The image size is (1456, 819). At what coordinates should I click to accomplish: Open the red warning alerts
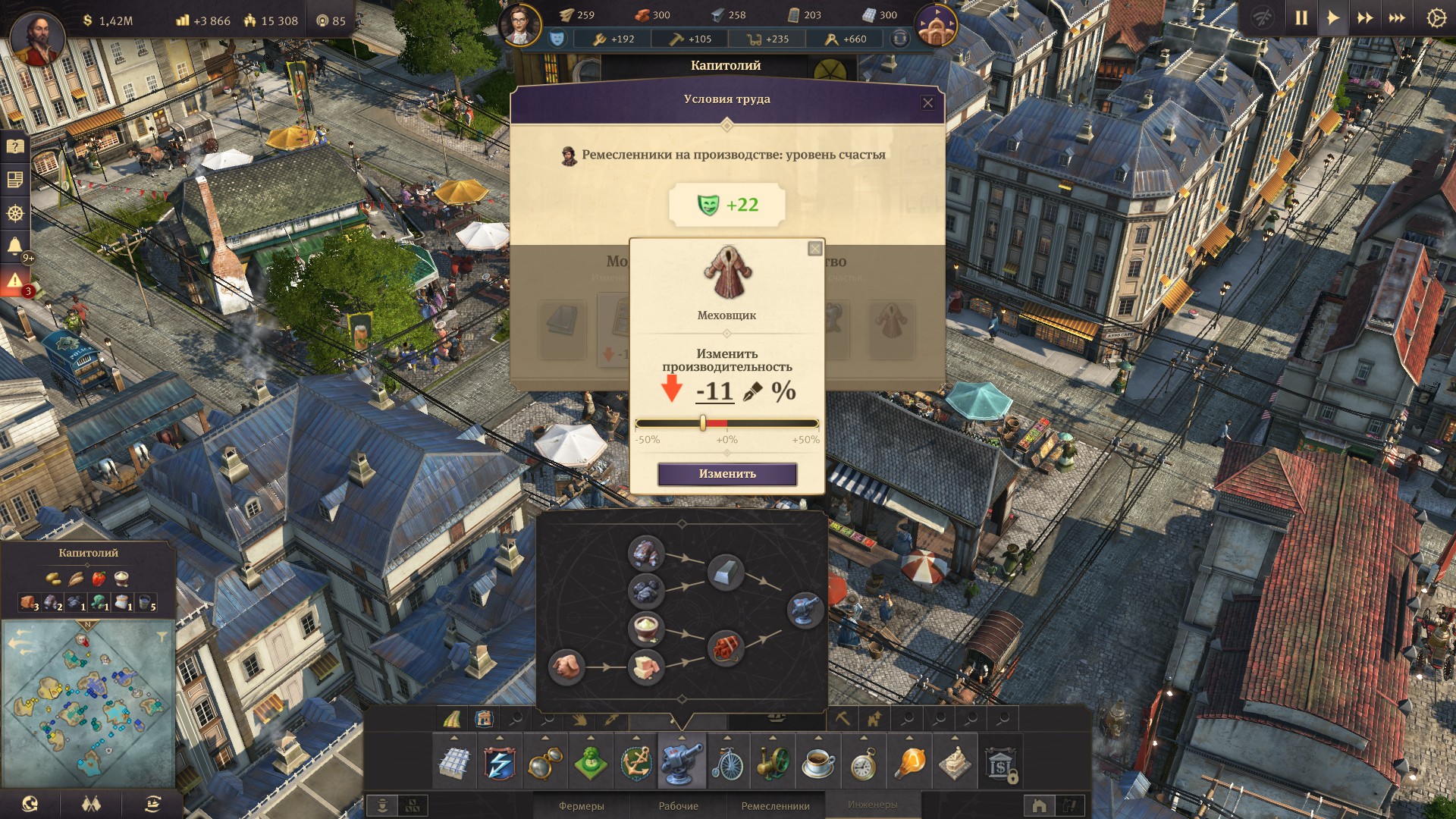click(14, 281)
